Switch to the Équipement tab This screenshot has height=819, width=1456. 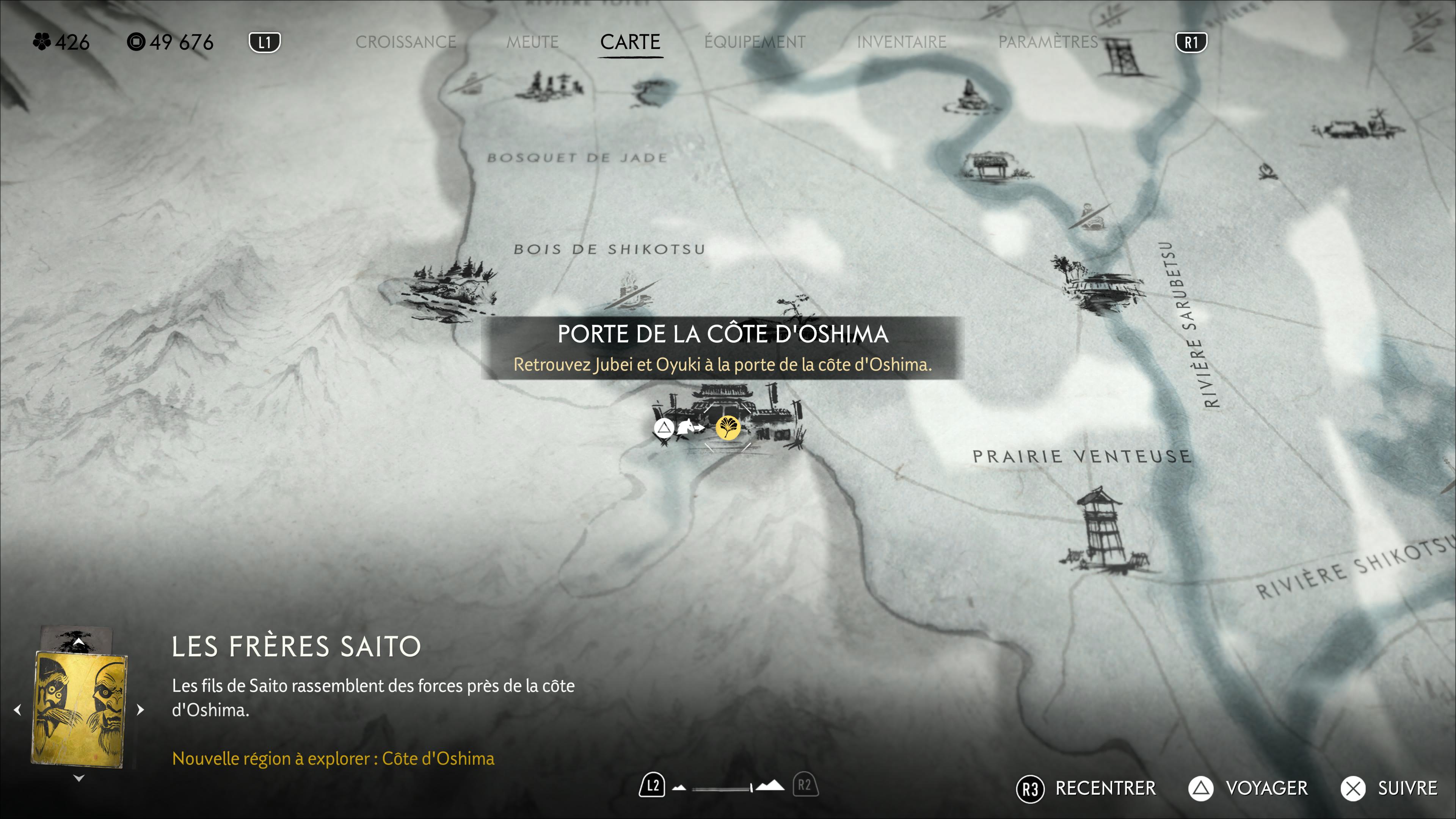click(755, 42)
